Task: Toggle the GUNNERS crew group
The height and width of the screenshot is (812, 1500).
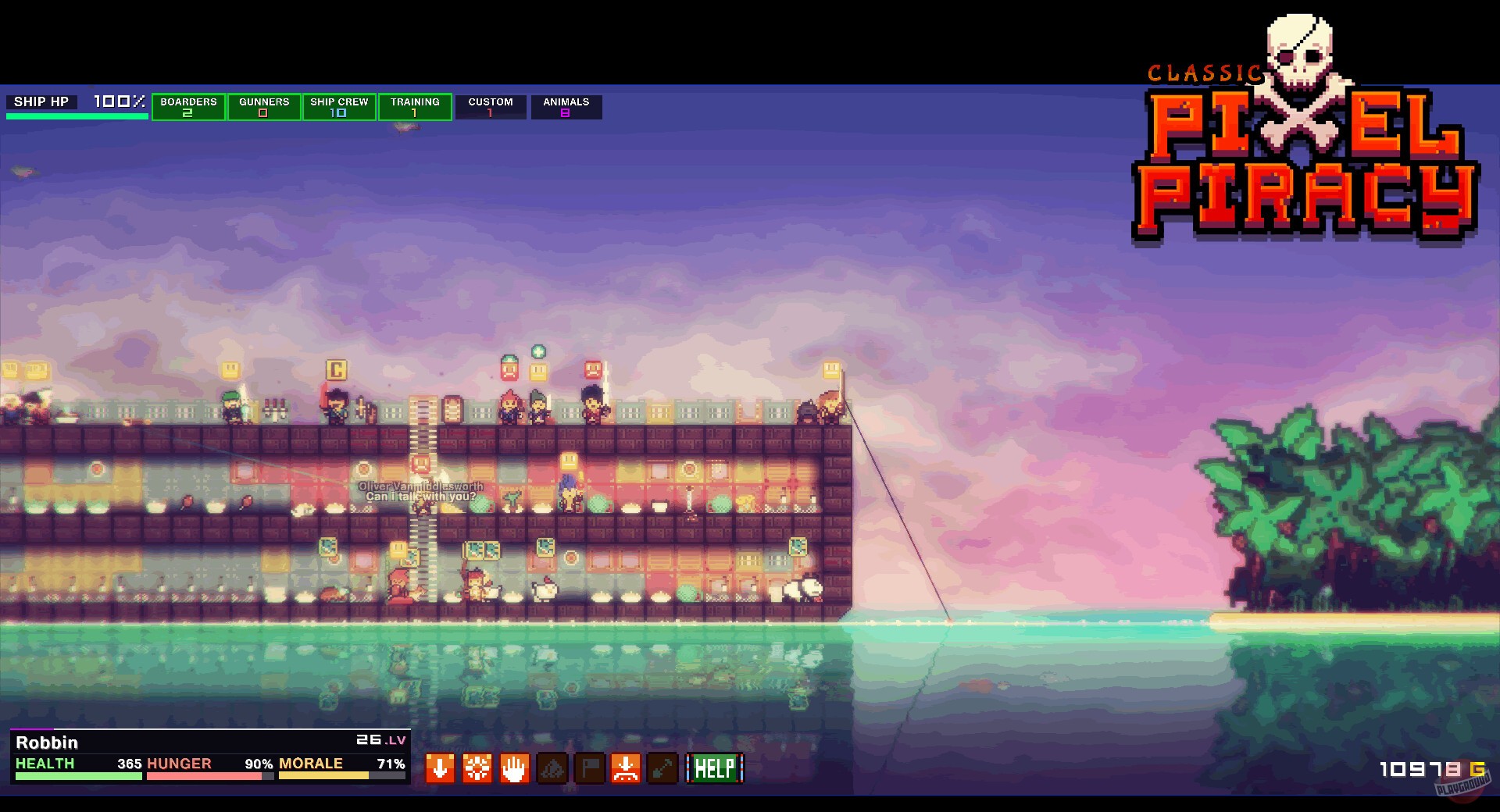Action: pyautogui.click(x=263, y=107)
